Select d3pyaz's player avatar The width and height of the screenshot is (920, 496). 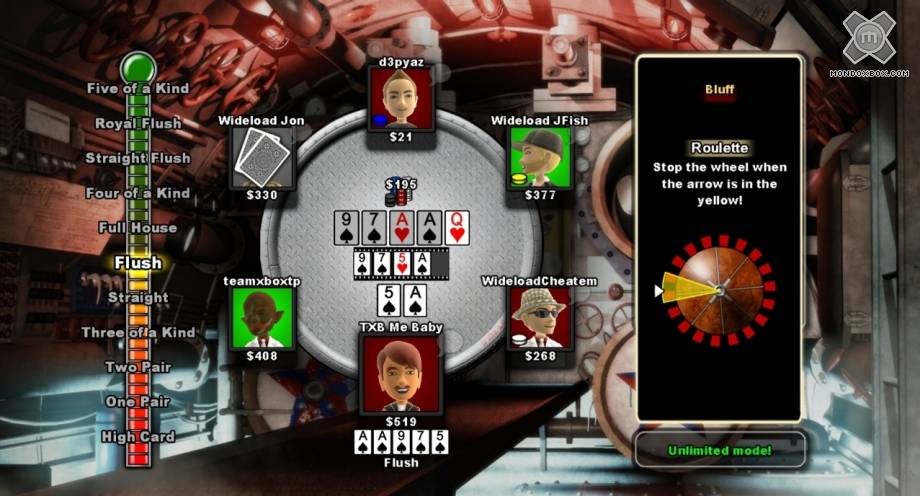point(407,98)
